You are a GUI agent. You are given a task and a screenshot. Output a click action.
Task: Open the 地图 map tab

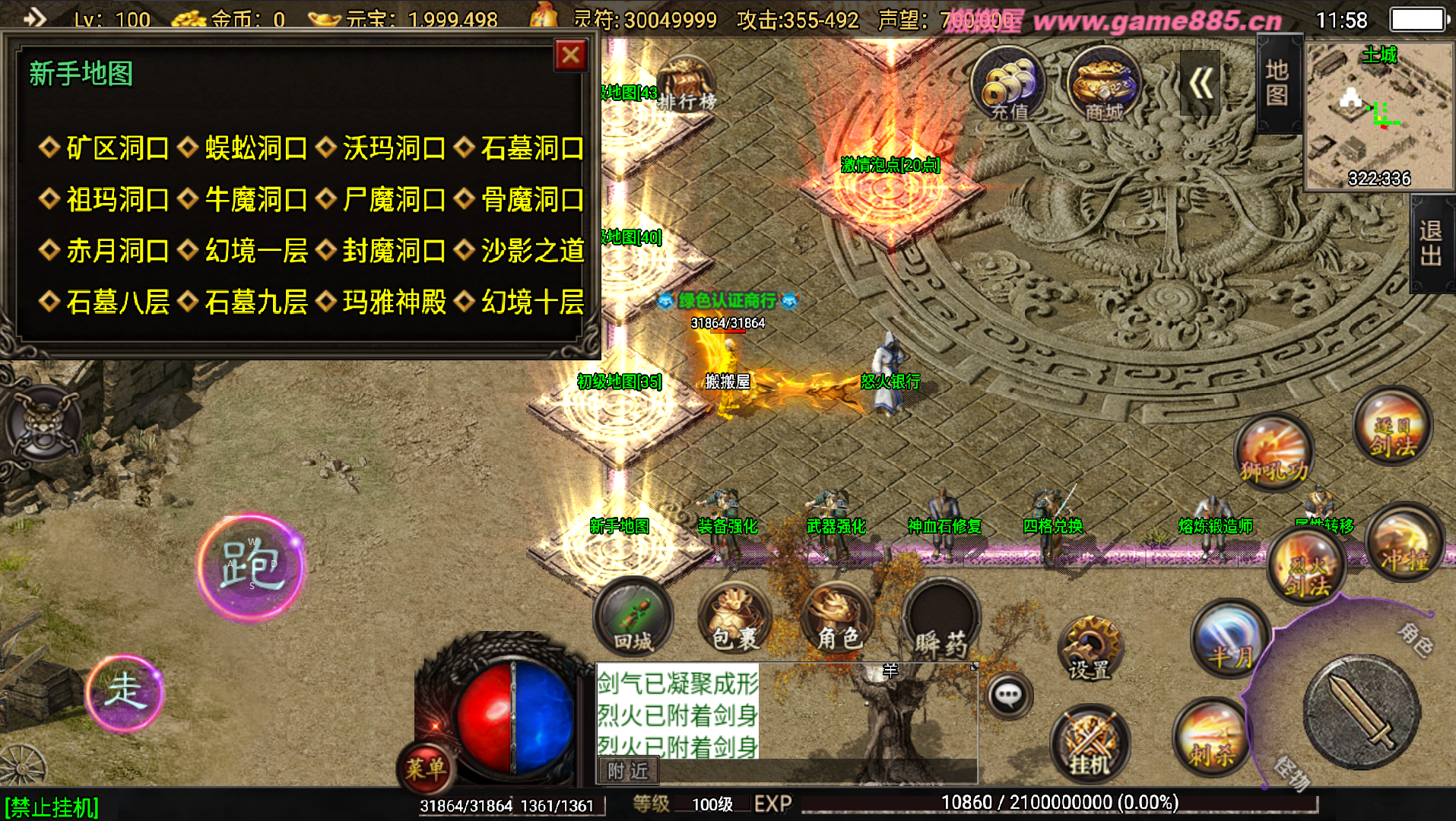(x=1277, y=84)
